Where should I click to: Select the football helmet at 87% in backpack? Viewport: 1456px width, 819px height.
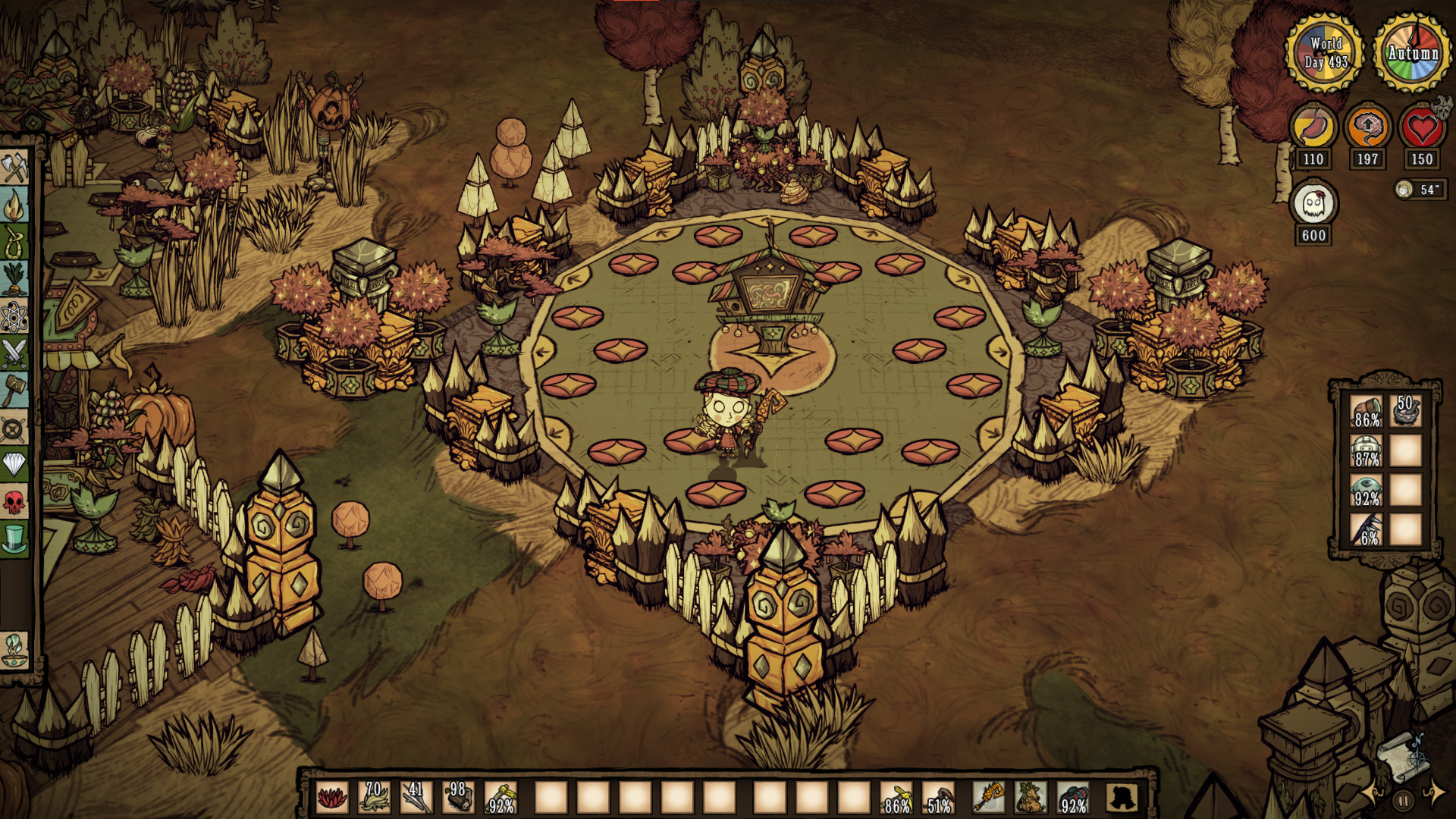pos(1367,450)
